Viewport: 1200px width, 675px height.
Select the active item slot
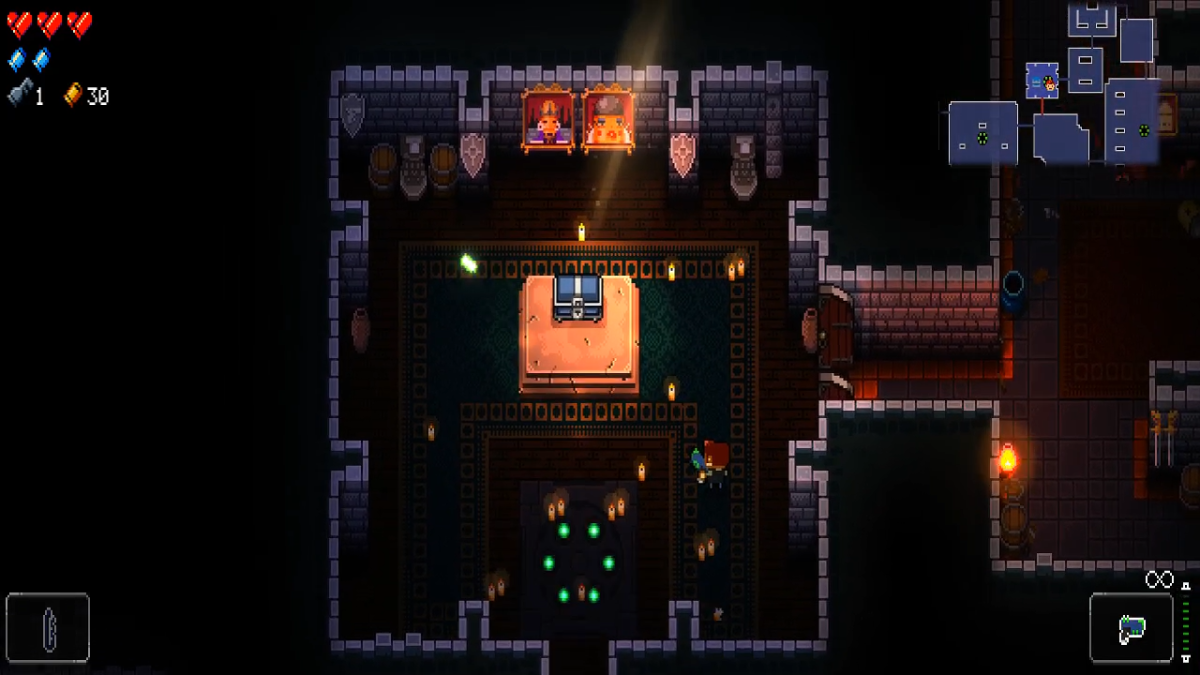click(48, 628)
